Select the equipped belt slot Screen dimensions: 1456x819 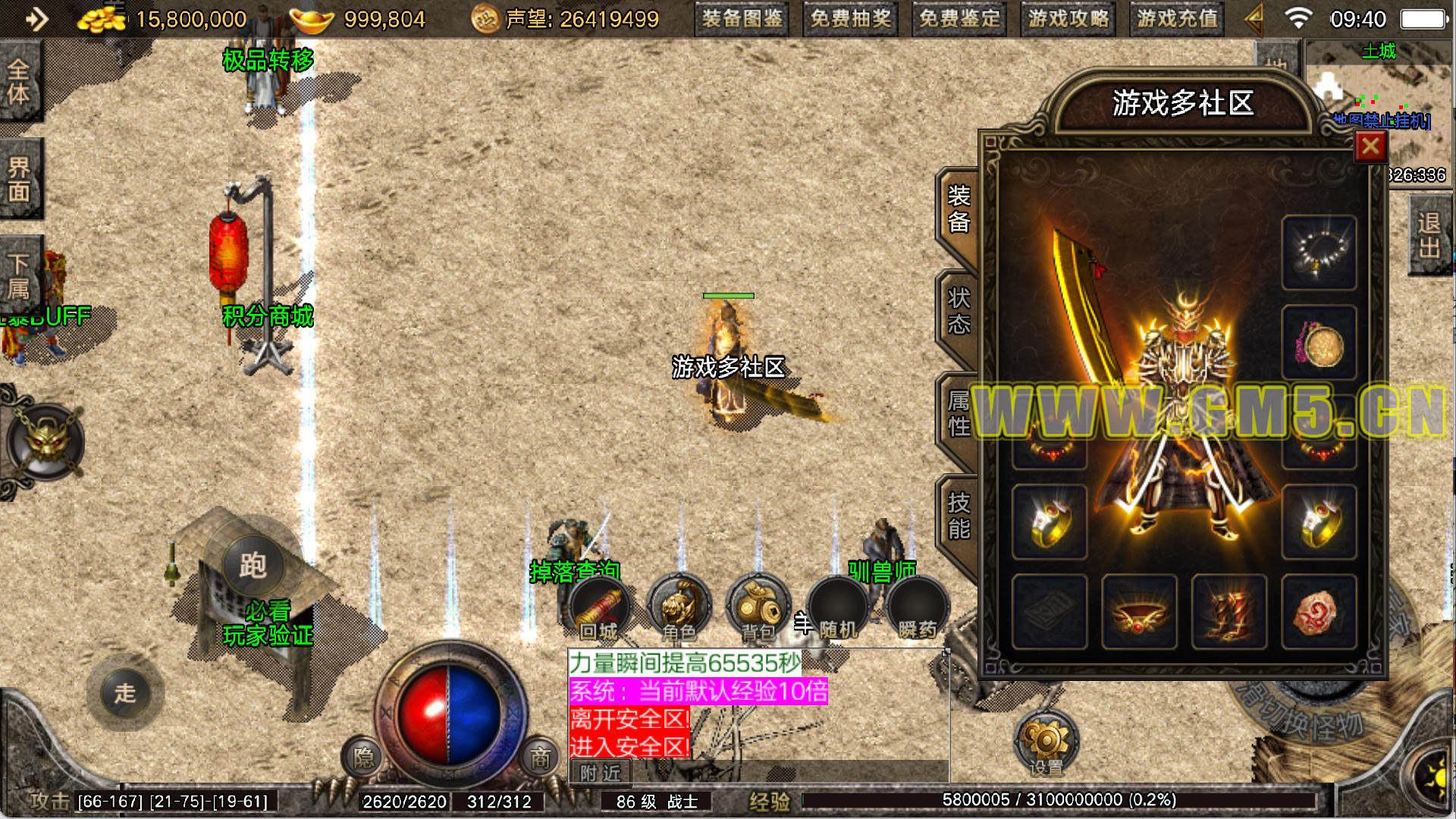click(1139, 611)
